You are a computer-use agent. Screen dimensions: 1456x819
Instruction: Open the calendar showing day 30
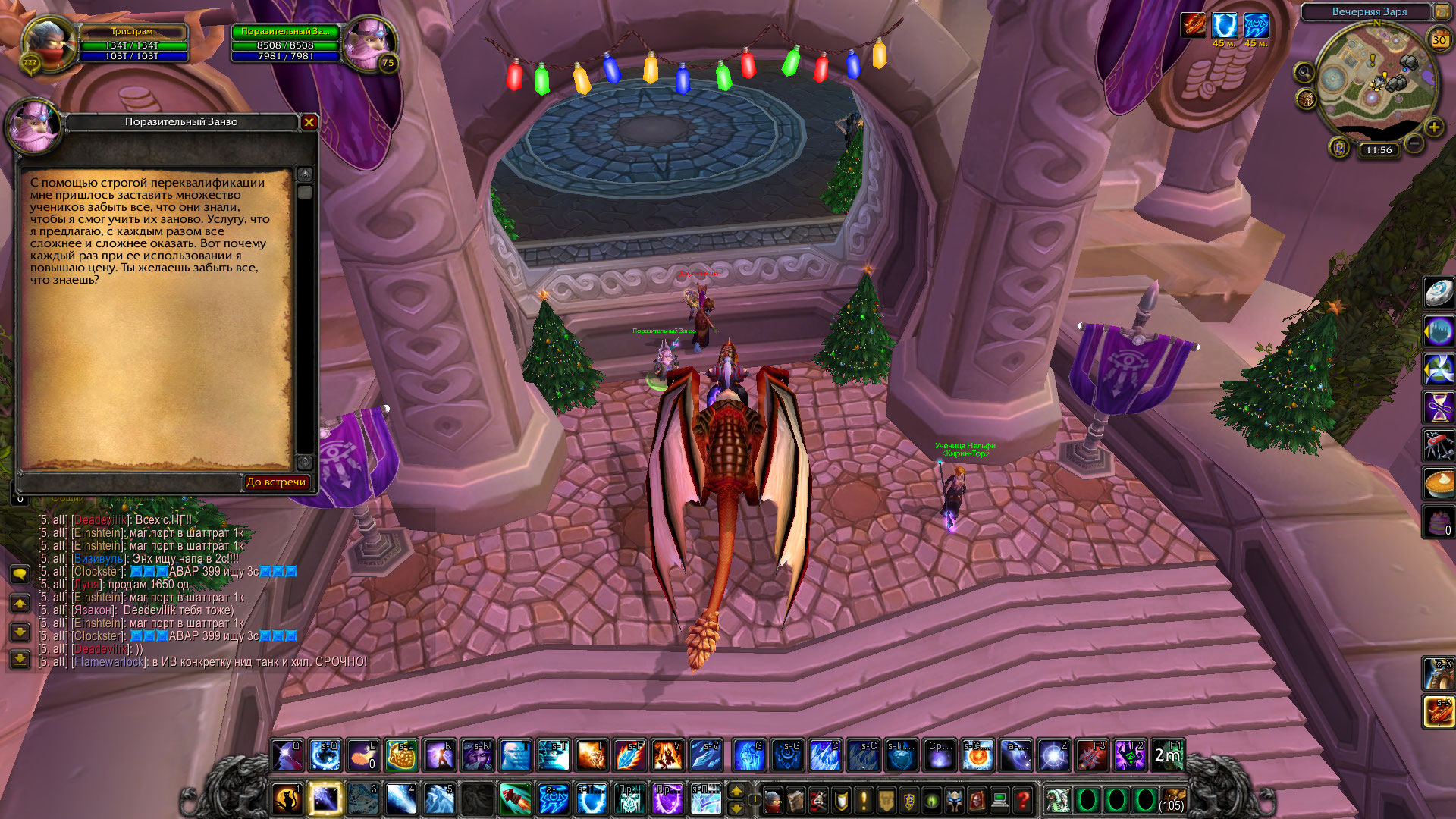pyautogui.click(x=1439, y=39)
